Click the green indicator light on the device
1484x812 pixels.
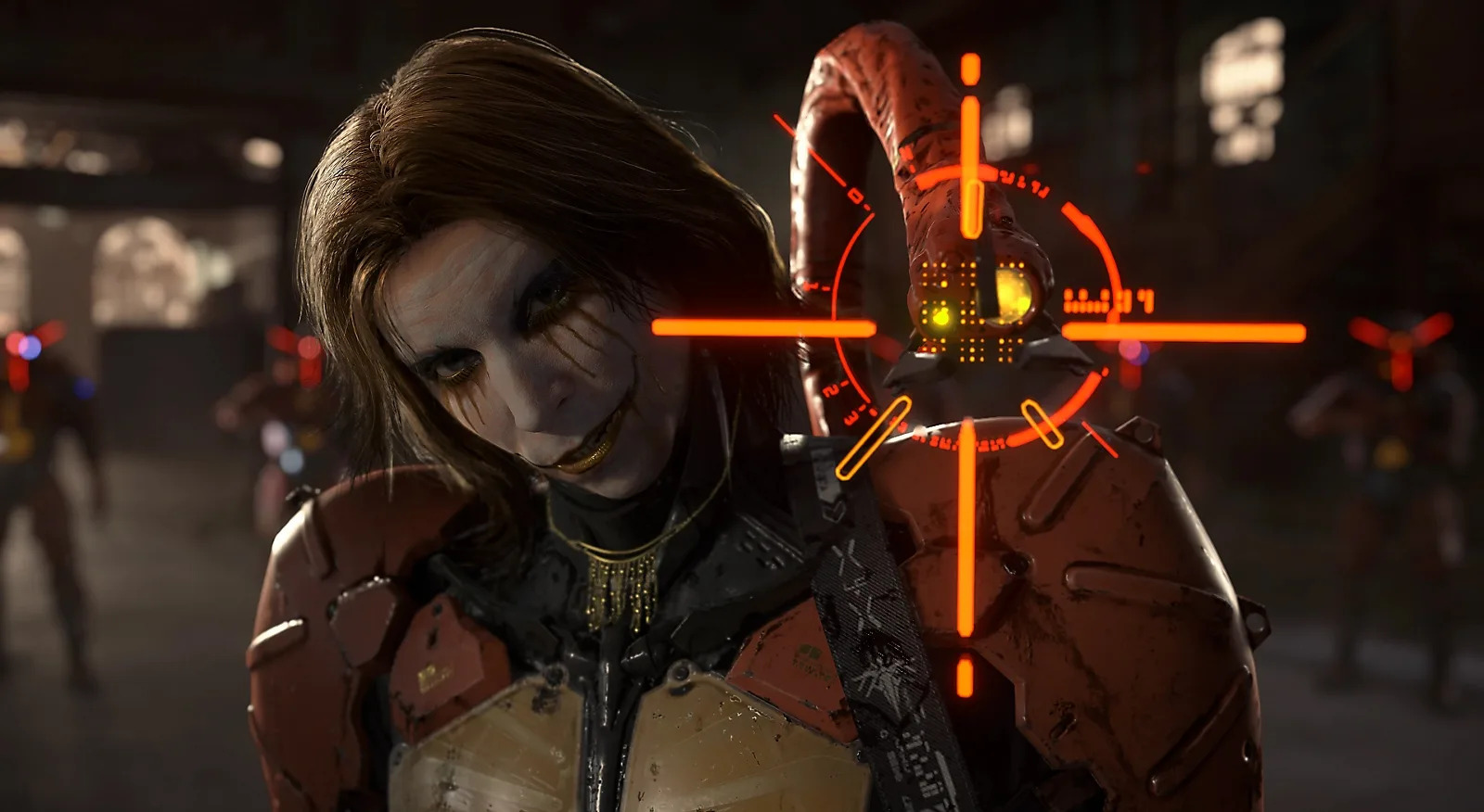tap(939, 315)
